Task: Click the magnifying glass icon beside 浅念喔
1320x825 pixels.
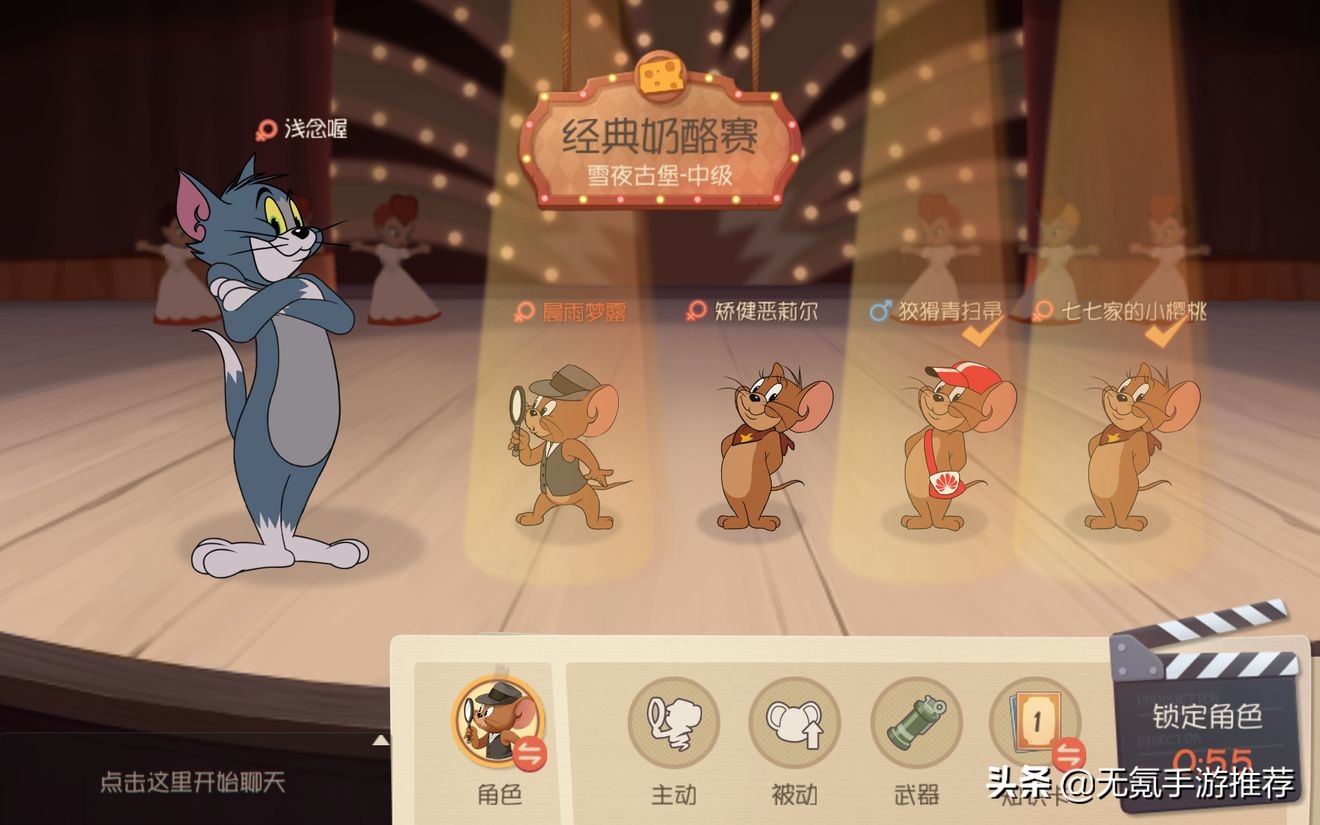Action: [264, 128]
